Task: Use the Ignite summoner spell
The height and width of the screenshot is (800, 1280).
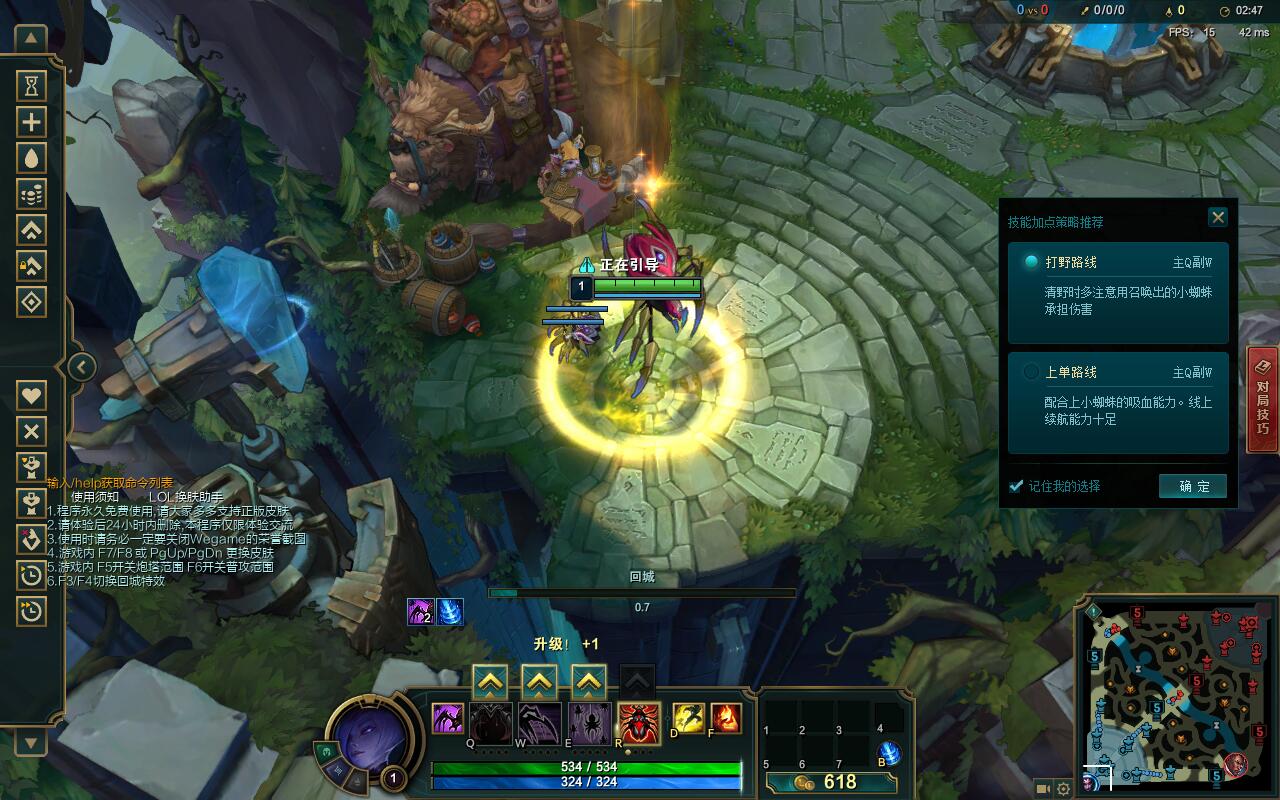Action: (725, 718)
